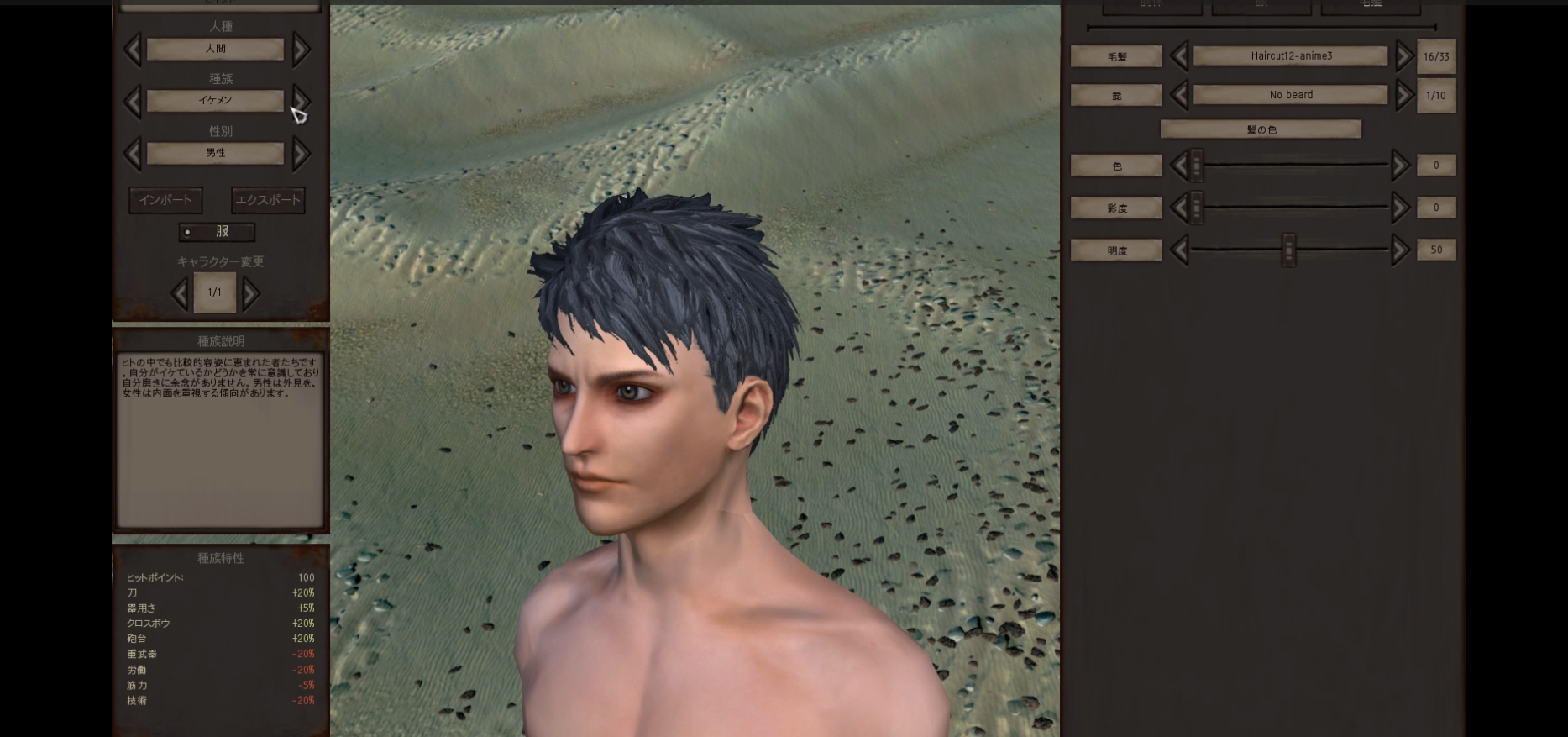Click the right arrow of the 明度 slider
Viewport: 1568px width, 737px height.
tap(1399, 250)
